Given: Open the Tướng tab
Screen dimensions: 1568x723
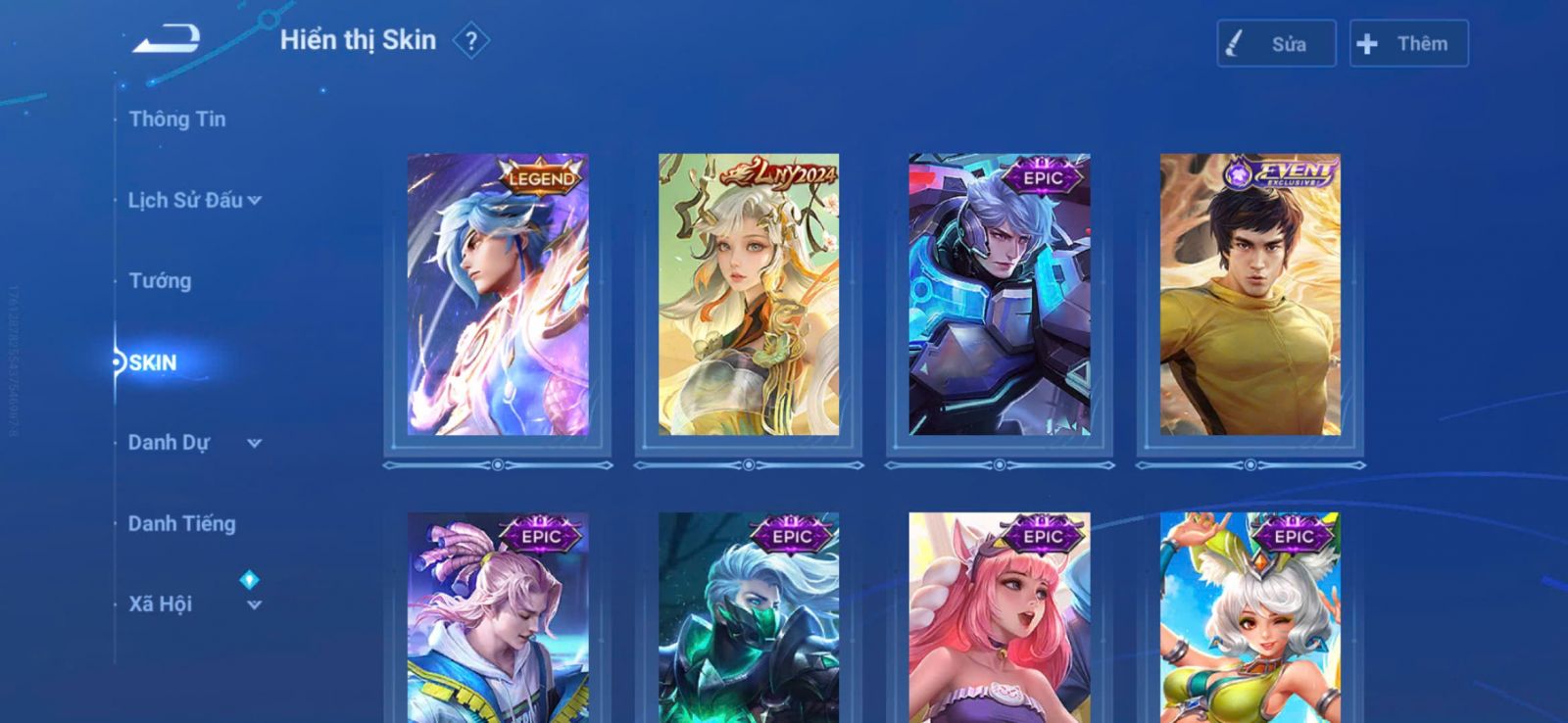Looking at the screenshot, I should (x=160, y=281).
